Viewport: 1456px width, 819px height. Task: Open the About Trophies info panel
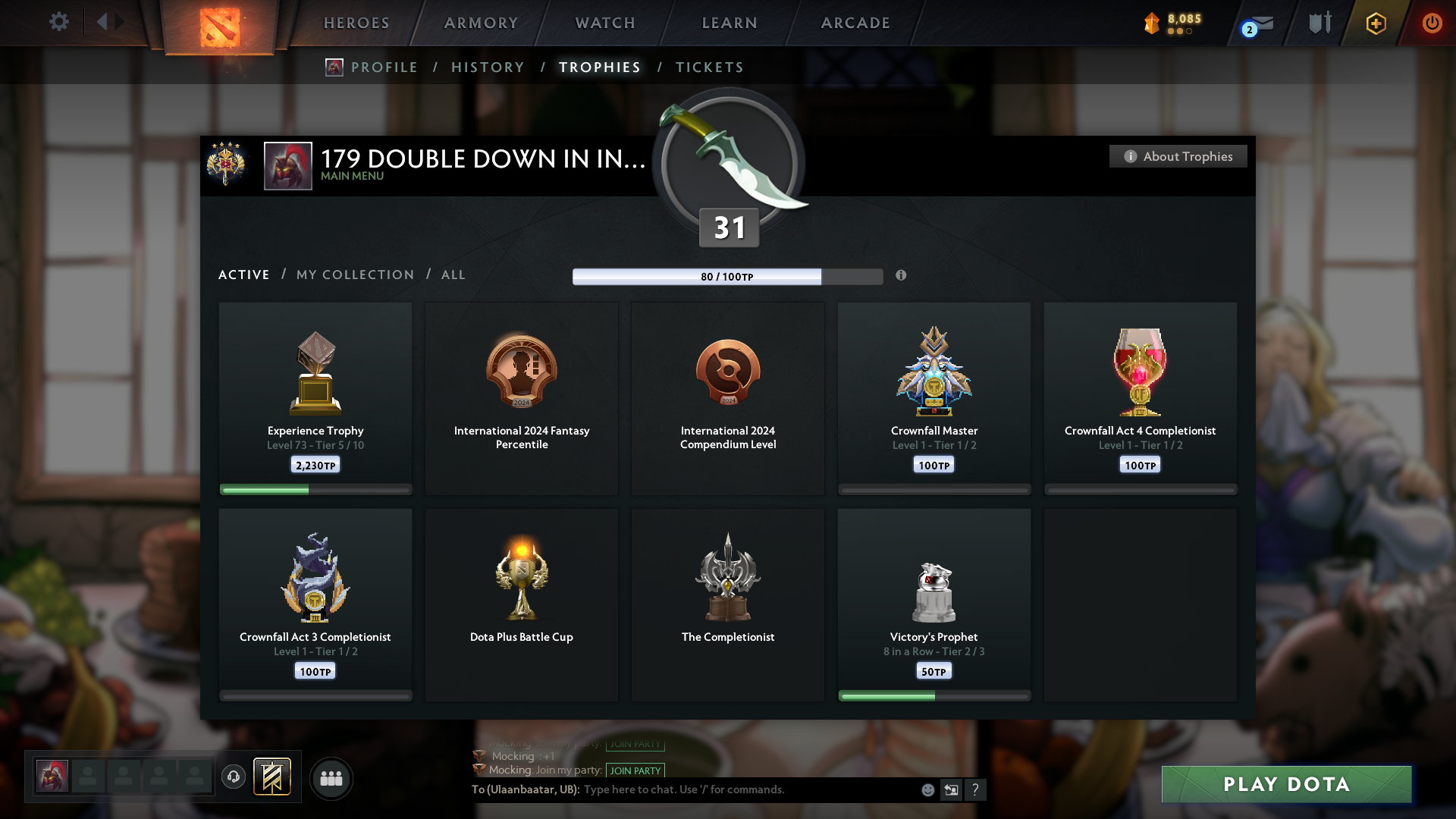click(x=1178, y=156)
